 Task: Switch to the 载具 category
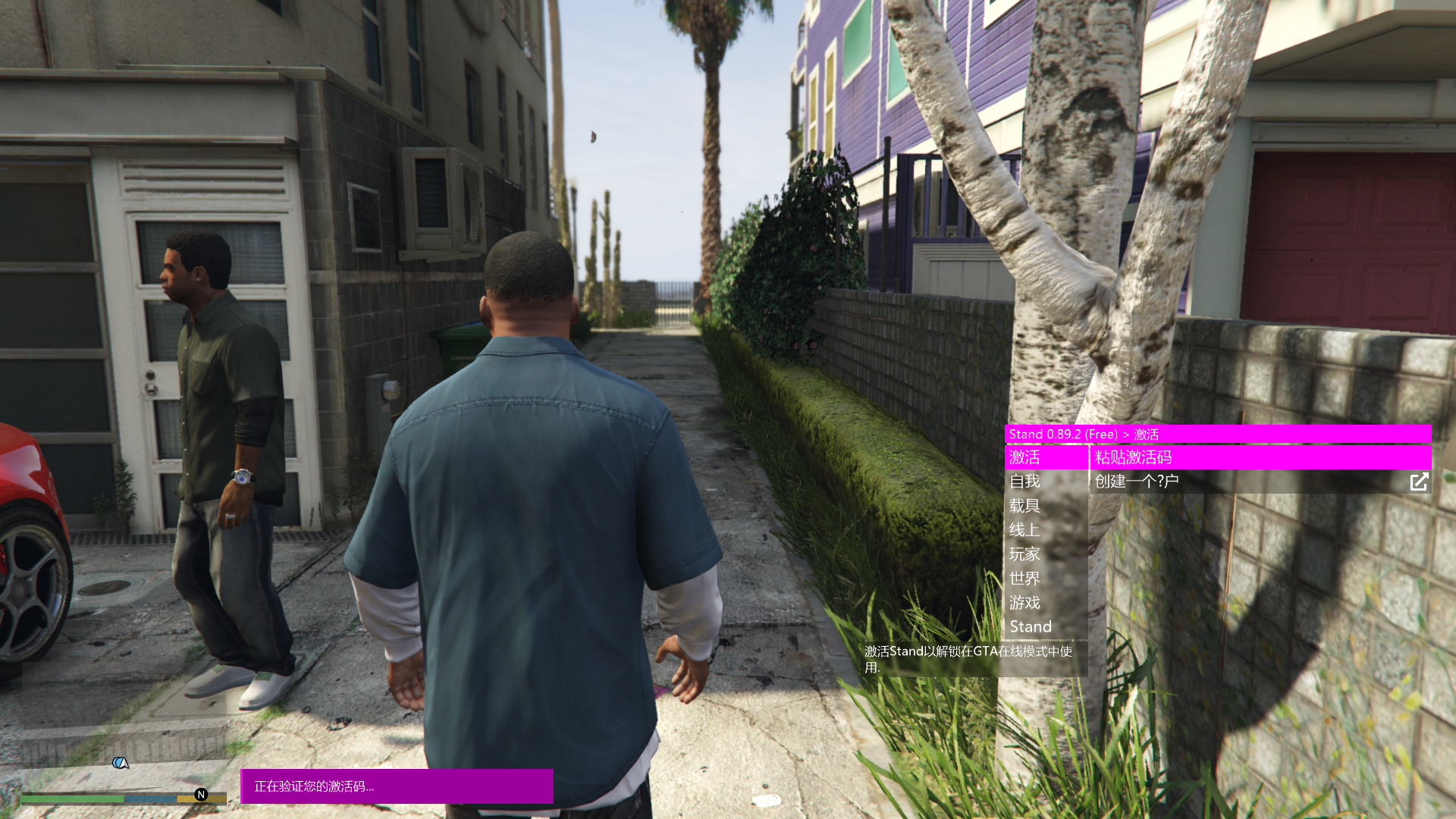pyautogui.click(x=1046, y=506)
